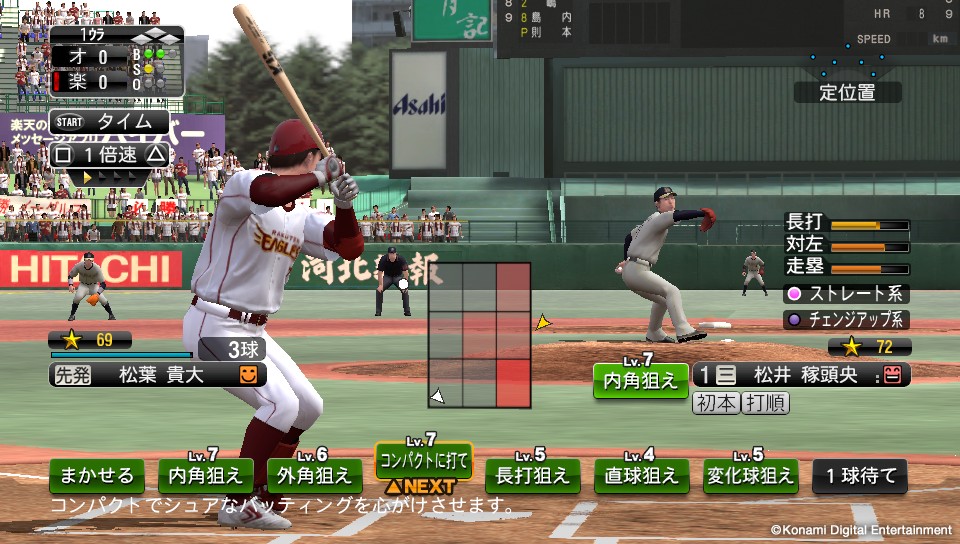Screen dimensions: 960x544
Task: Select the 変化球狙え command
Action: tap(750, 476)
